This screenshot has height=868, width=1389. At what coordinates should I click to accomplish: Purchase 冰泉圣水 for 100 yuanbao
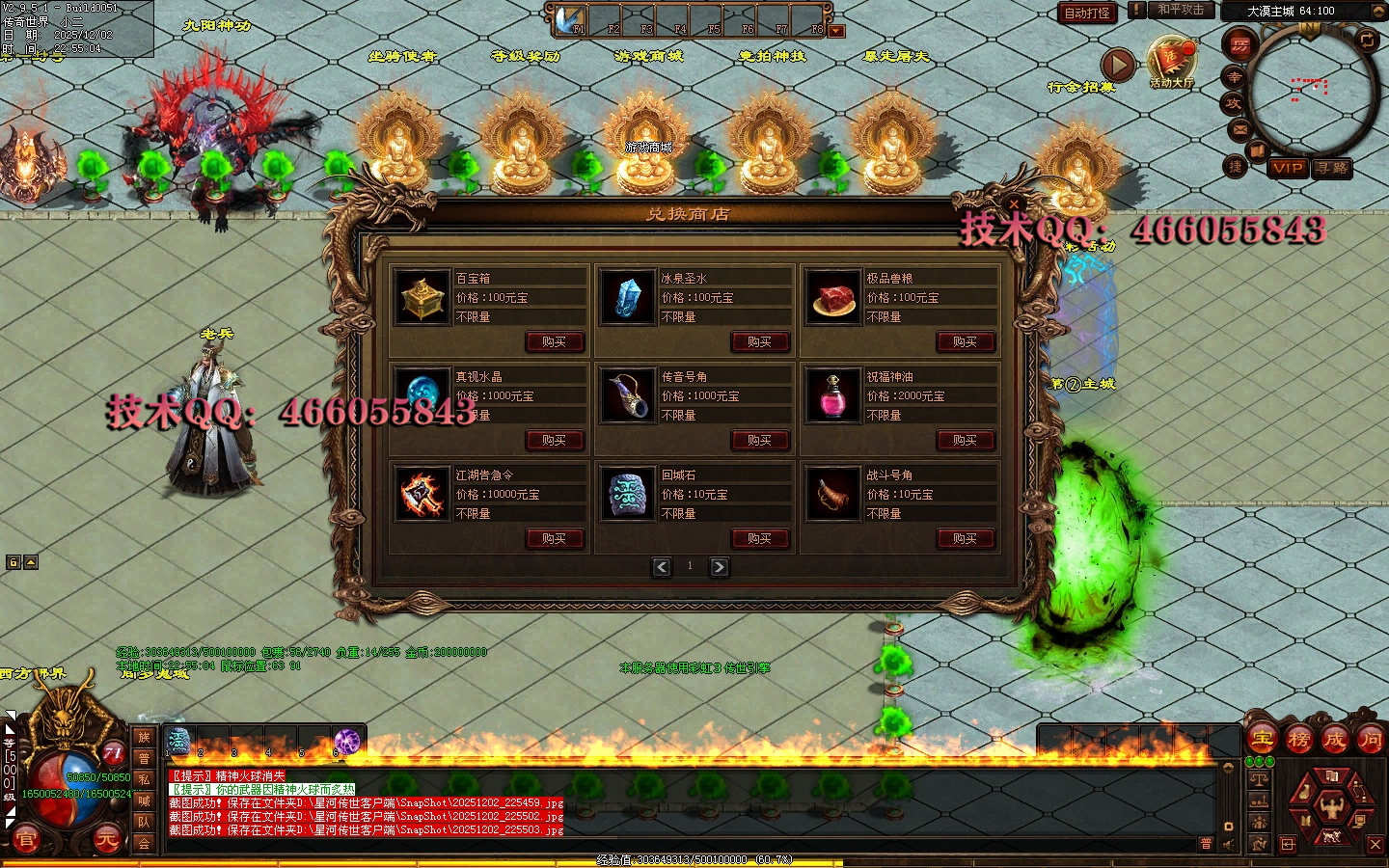(760, 341)
